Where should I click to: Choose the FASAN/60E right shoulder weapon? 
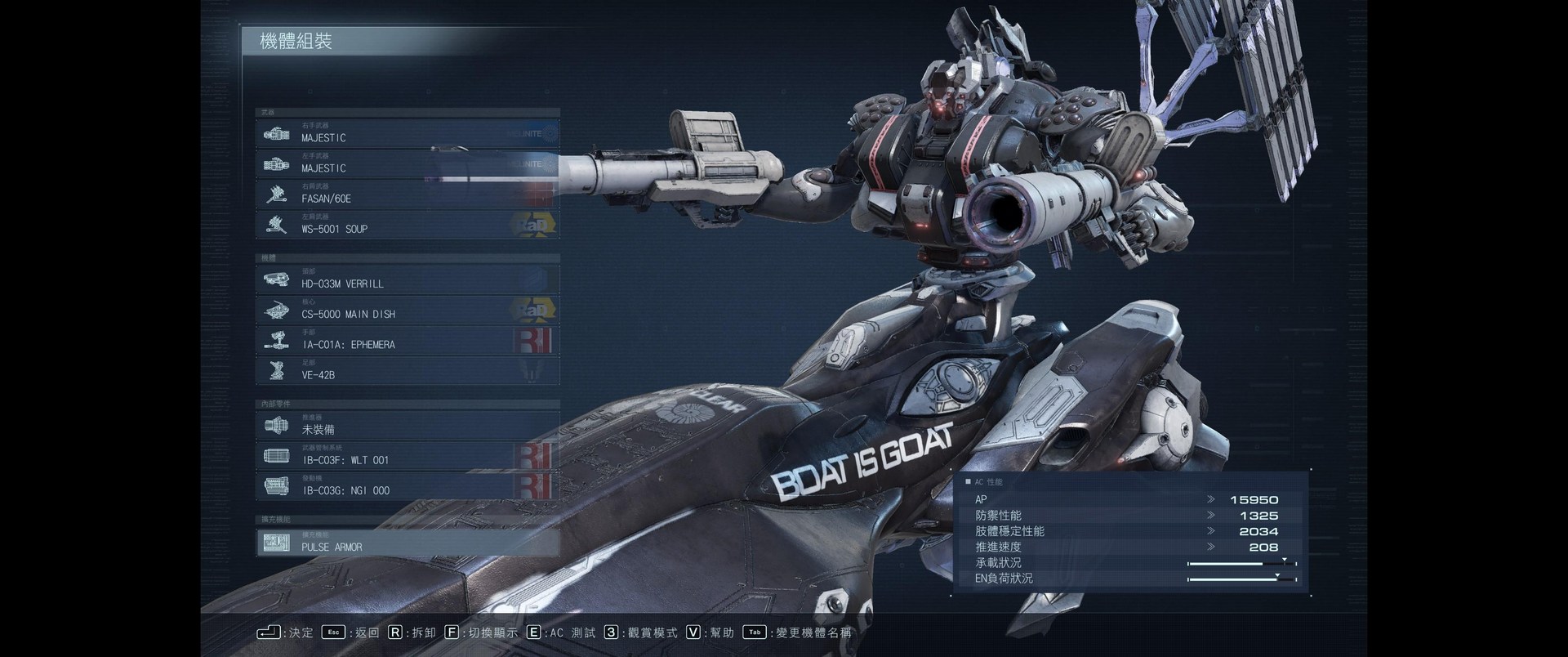407,194
